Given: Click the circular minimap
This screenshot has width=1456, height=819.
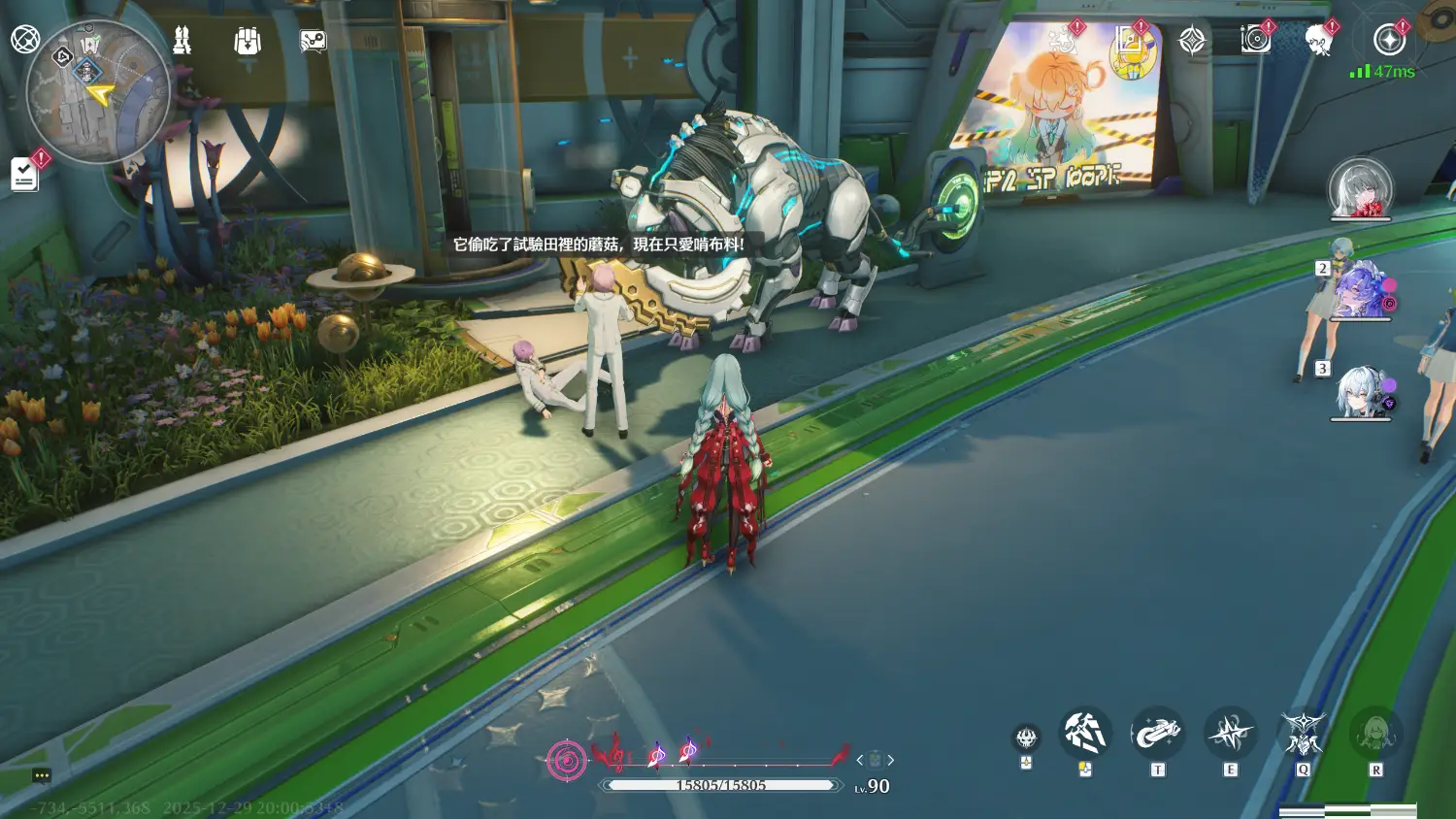Looking at the screenshot, I should click(x=97, y=92).
